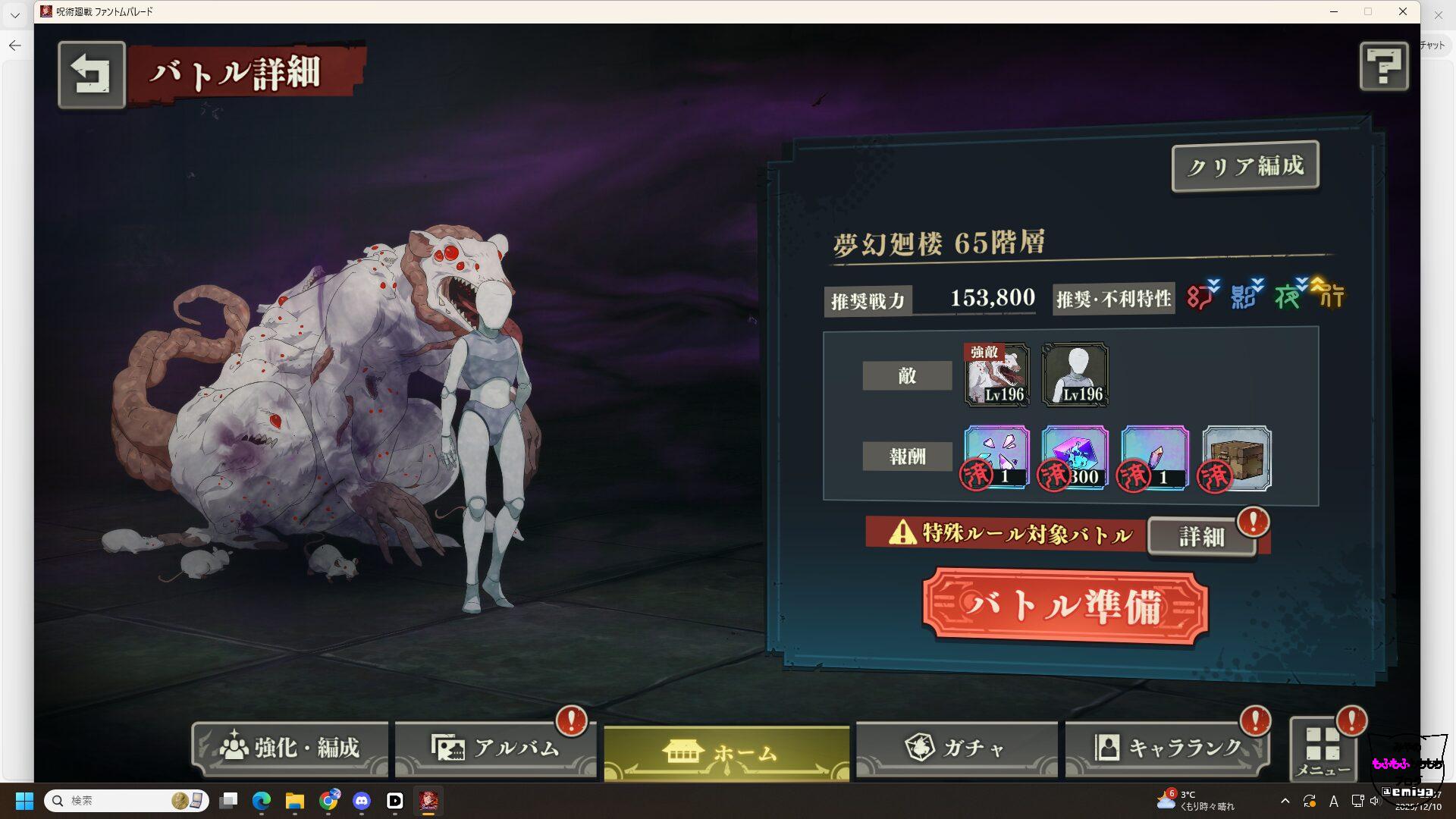Screen dimensions: 1456x819
Task: Select the blue 影 trait icon
Action: pos(1244,298)
